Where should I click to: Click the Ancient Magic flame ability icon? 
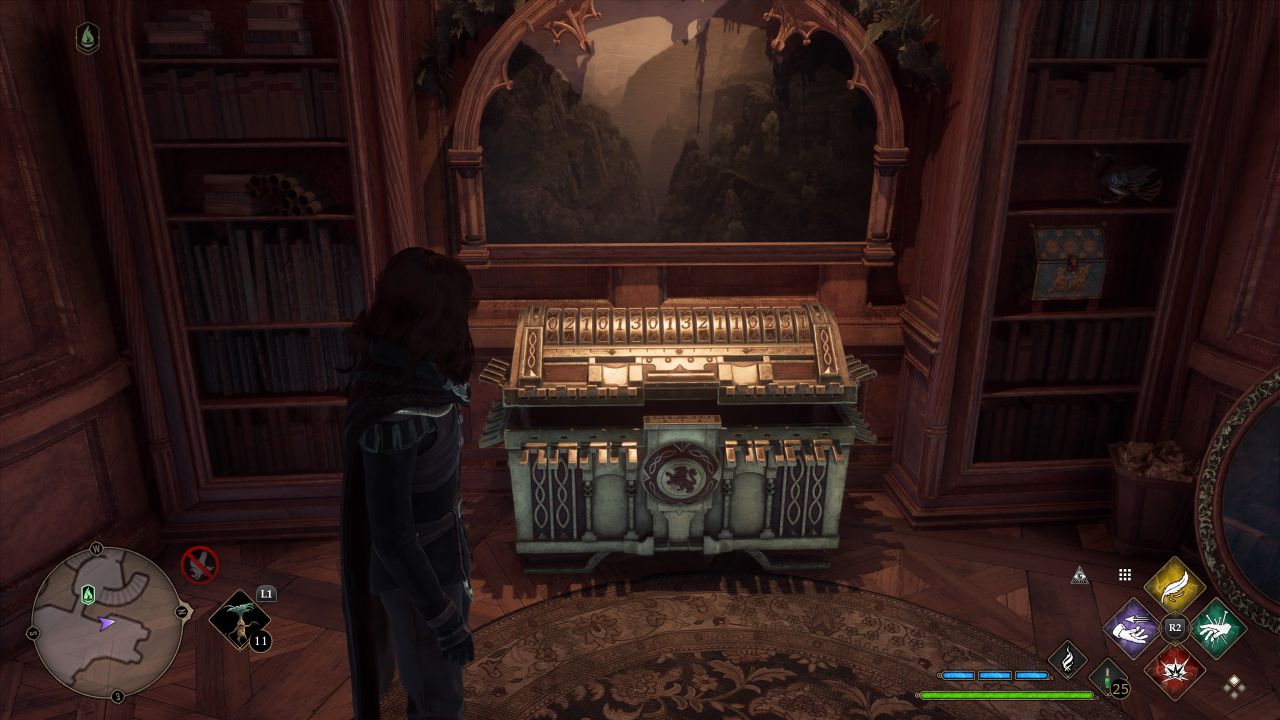click(x=1066, y=661)
